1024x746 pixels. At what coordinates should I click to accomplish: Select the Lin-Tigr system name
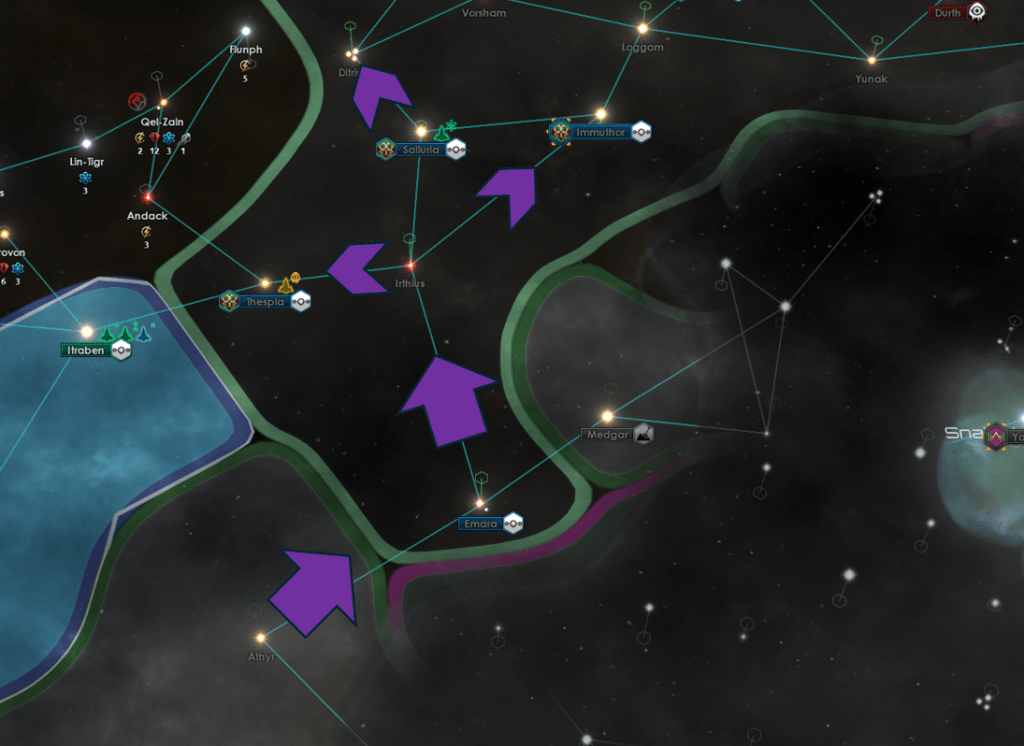click(x=86, y=162)
